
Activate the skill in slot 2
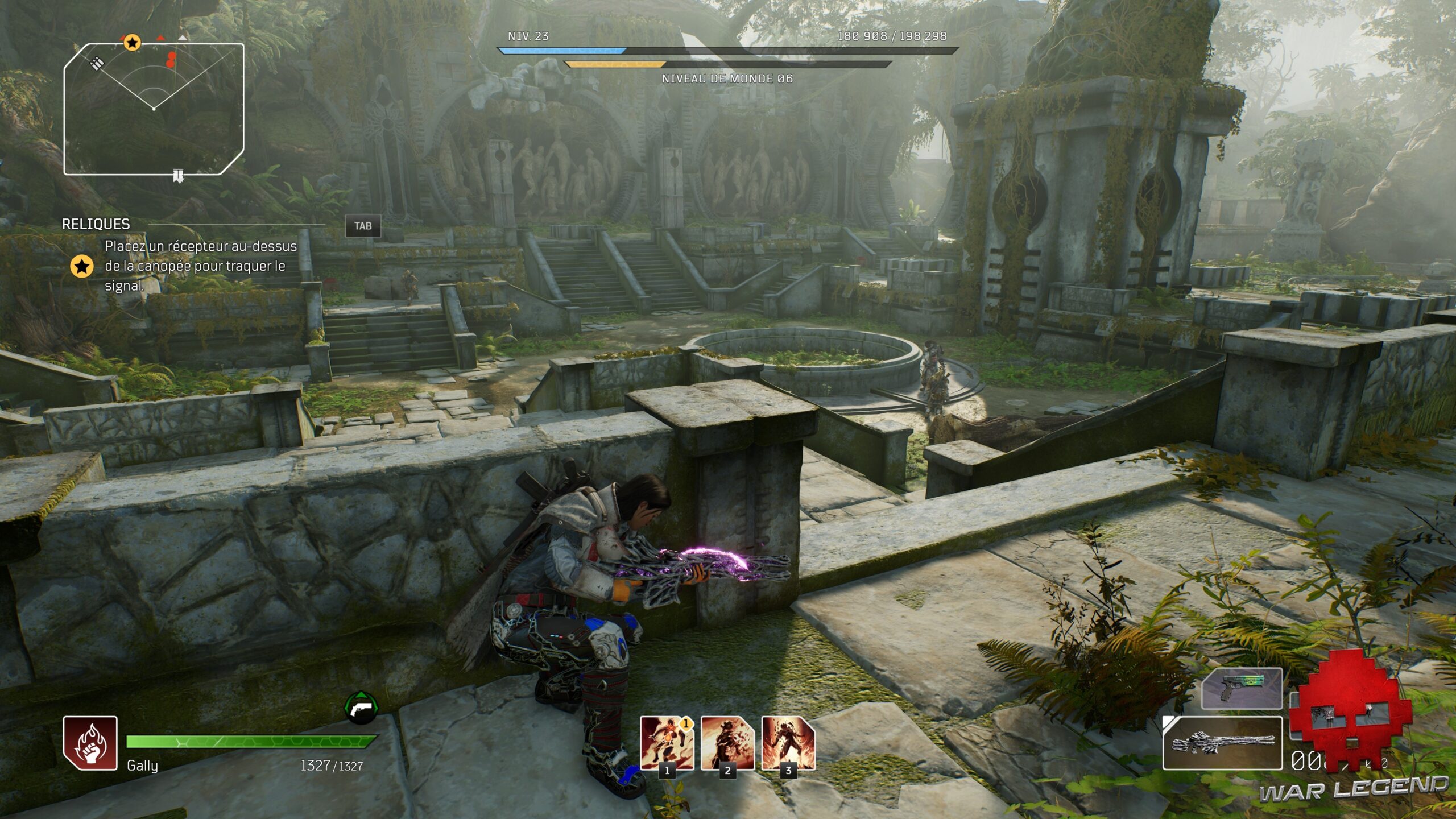tap(727, 743)
